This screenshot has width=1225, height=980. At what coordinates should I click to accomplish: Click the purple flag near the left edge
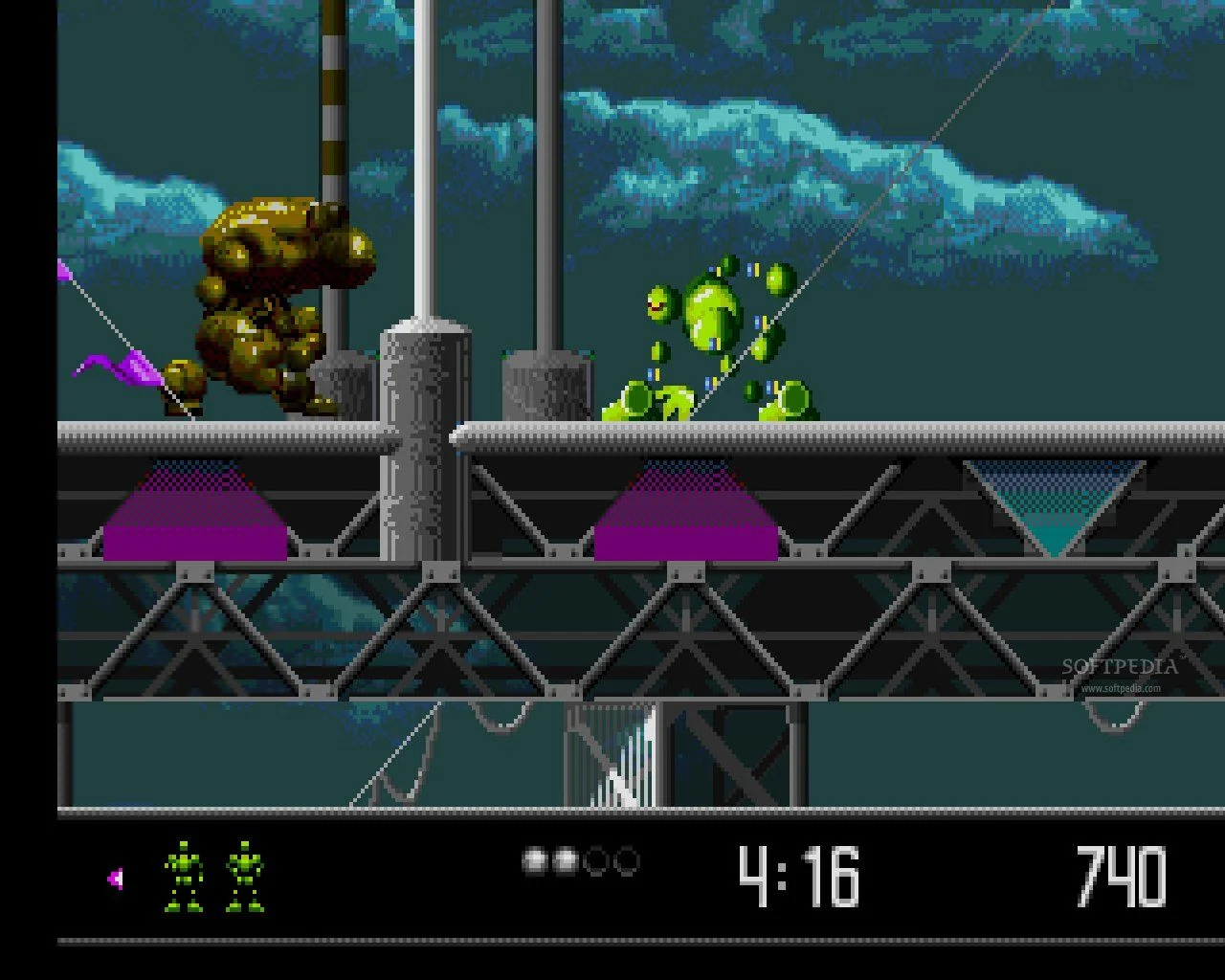[115, 368]
